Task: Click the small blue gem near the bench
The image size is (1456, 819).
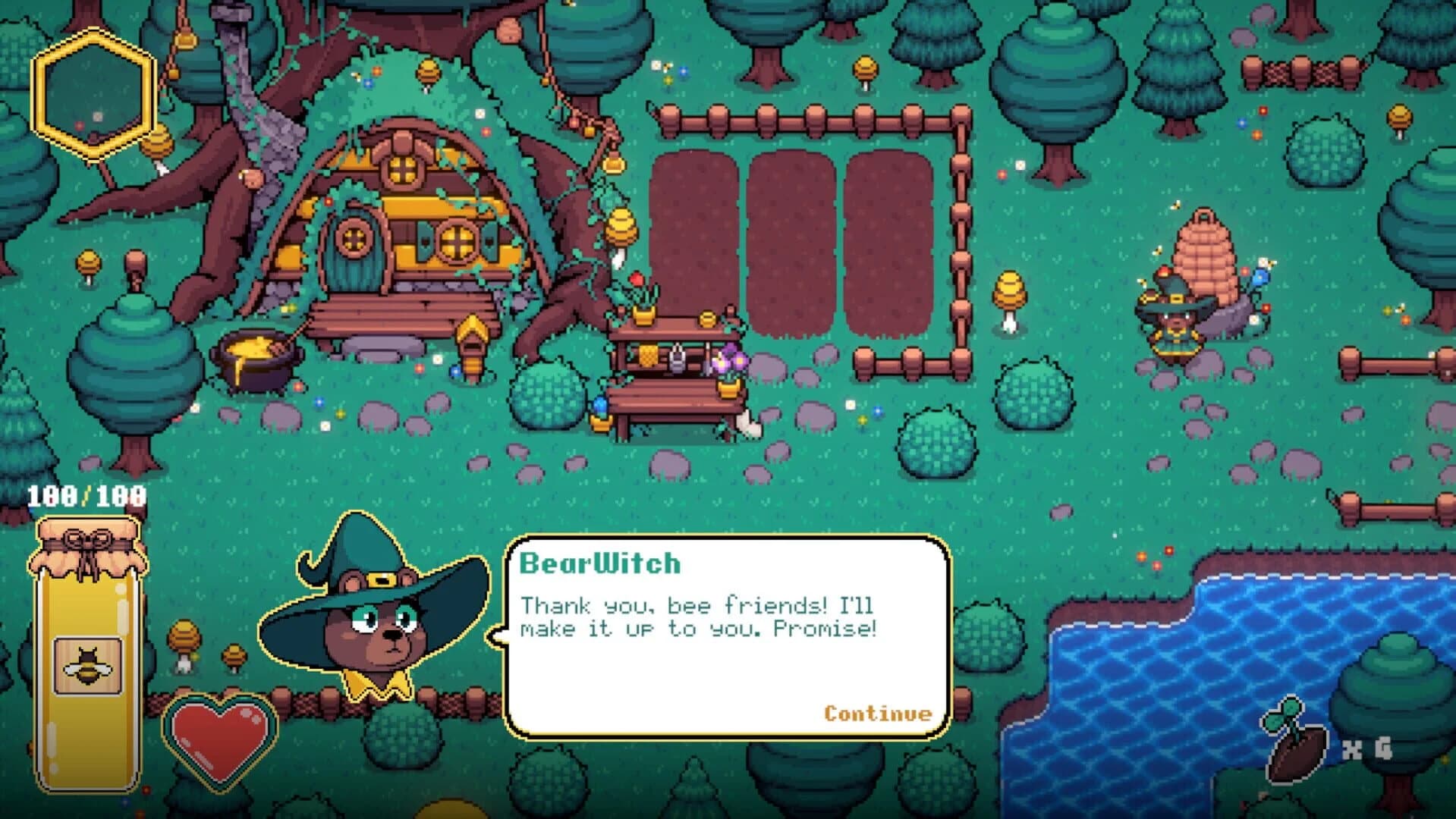Action: tap(455, 372)
